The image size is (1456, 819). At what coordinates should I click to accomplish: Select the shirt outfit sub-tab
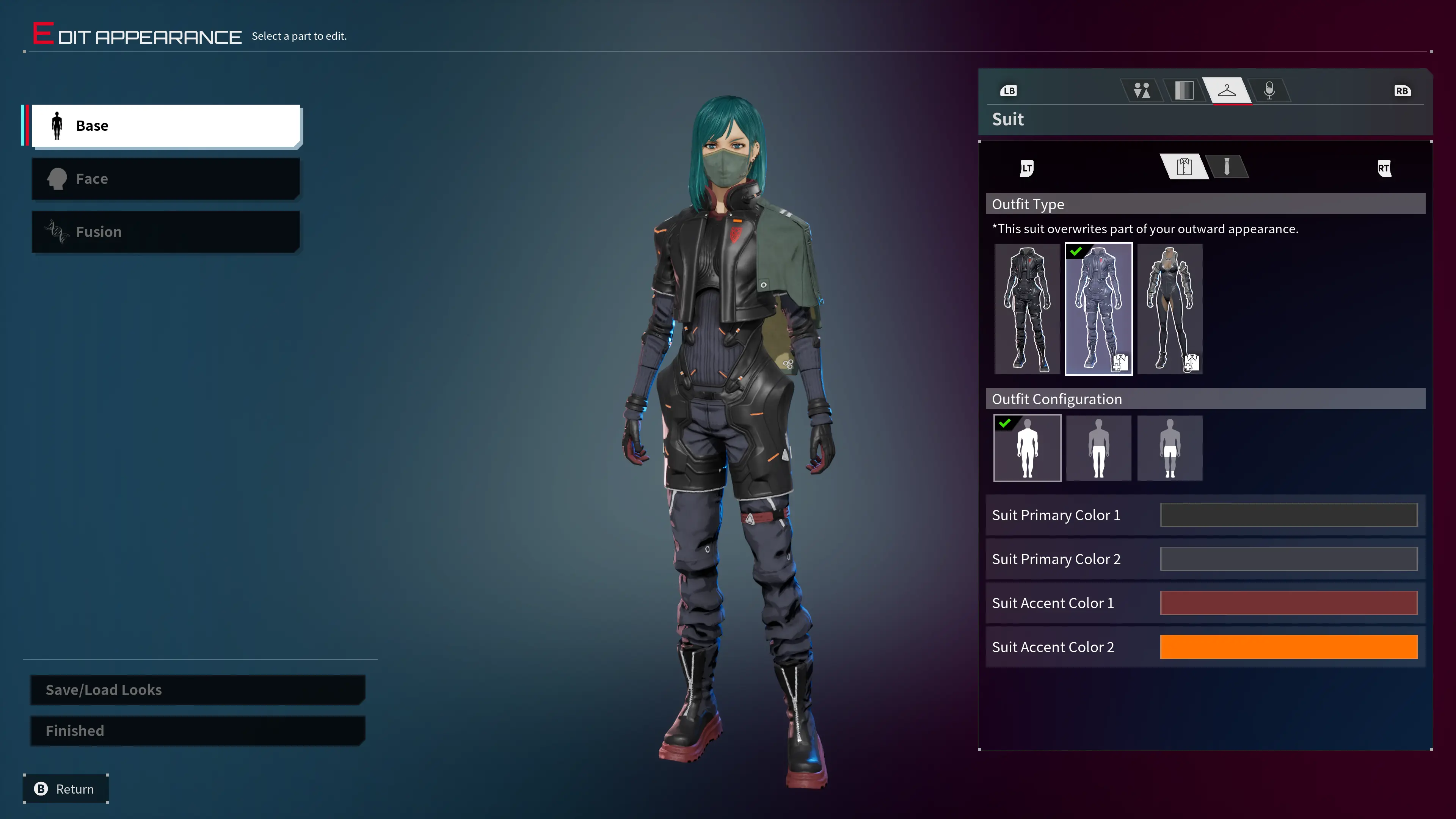1184,167
